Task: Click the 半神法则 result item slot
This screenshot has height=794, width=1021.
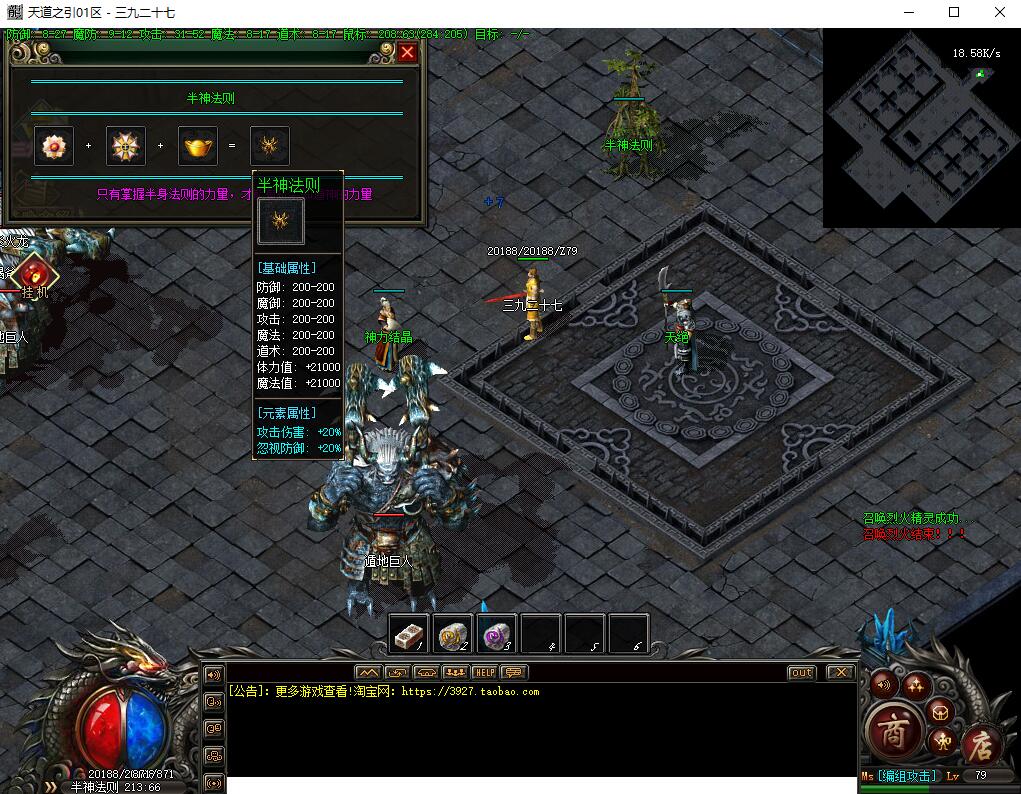Action: (x=270, y=146)
